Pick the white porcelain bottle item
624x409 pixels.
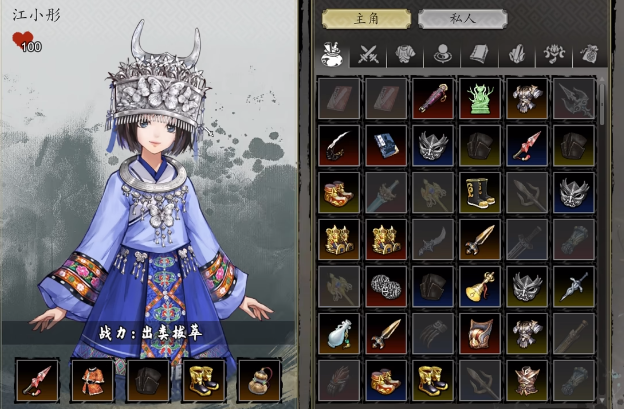(338, 334)
